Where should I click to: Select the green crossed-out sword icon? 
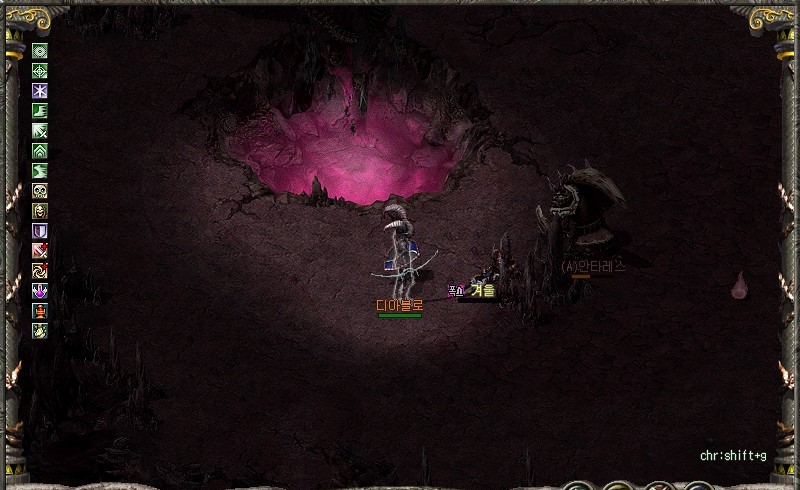tap(40, 131)
